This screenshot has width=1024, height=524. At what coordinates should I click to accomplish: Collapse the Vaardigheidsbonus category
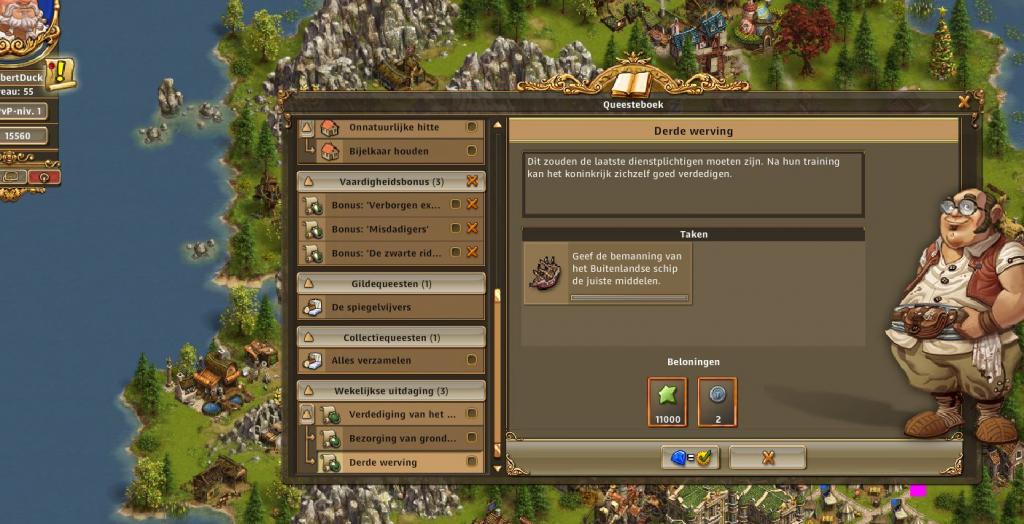[x=308, y=182]
